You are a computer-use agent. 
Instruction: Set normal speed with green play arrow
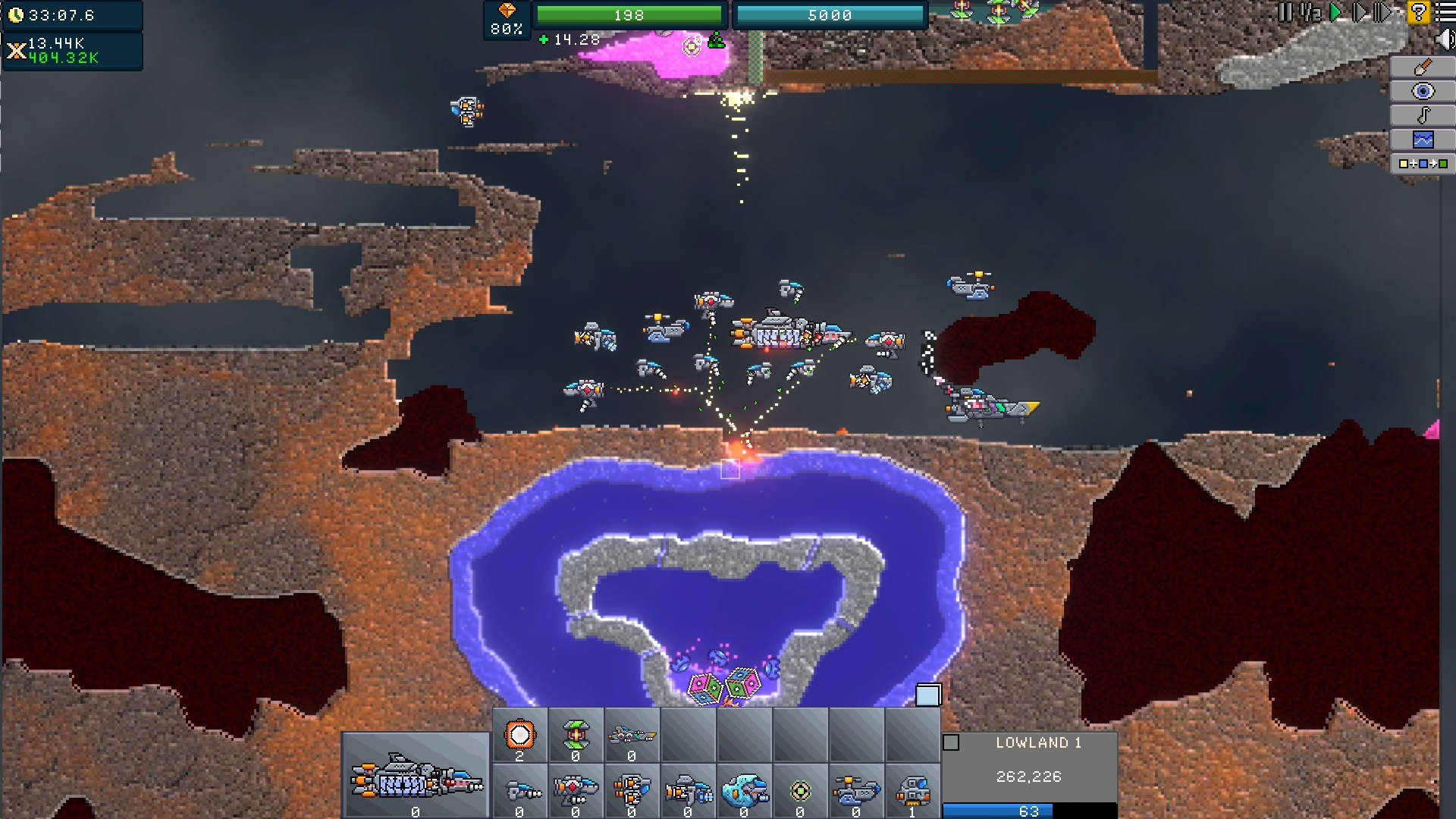[x=1336, y=12]
